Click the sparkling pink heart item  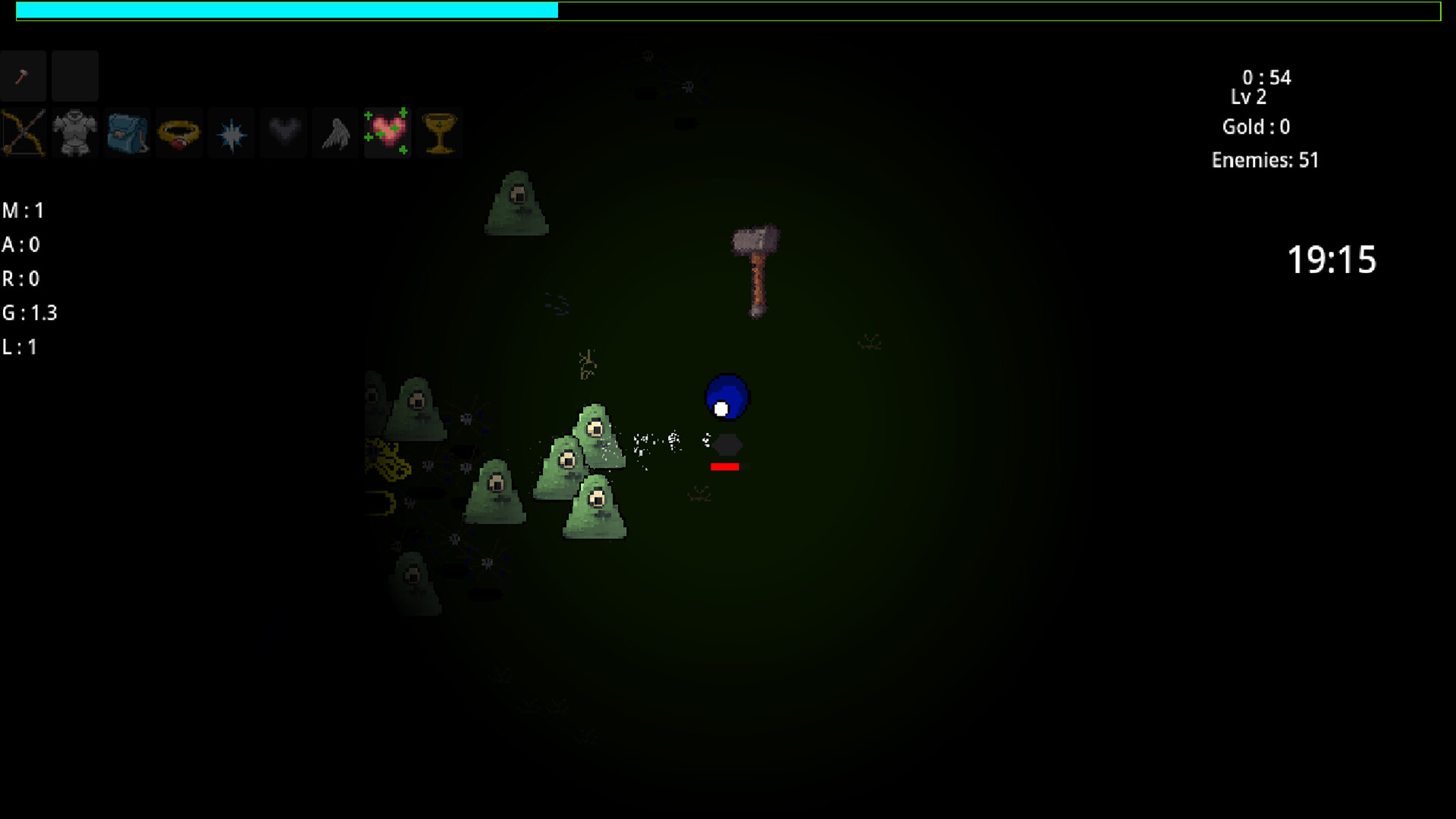click(388, 133)
